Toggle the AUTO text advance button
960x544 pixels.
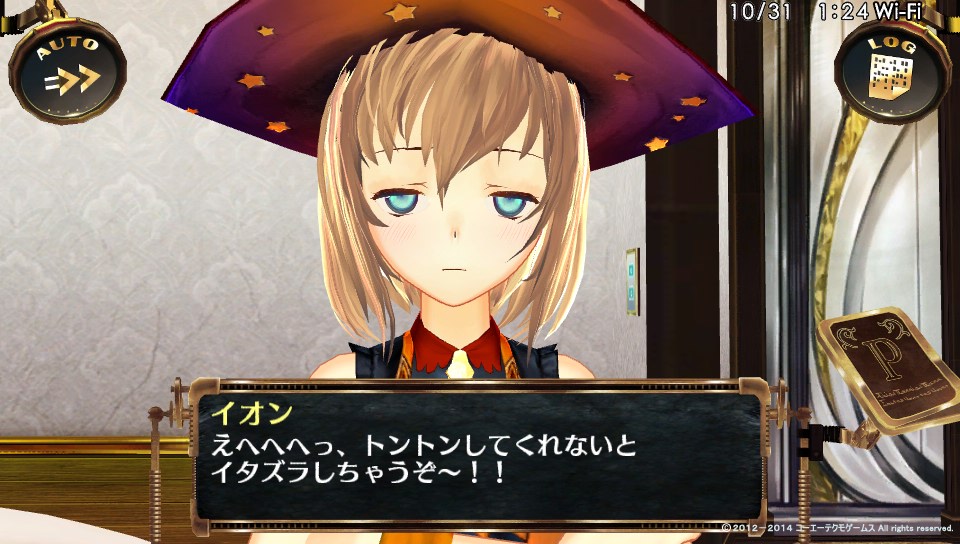coord(67,70)
